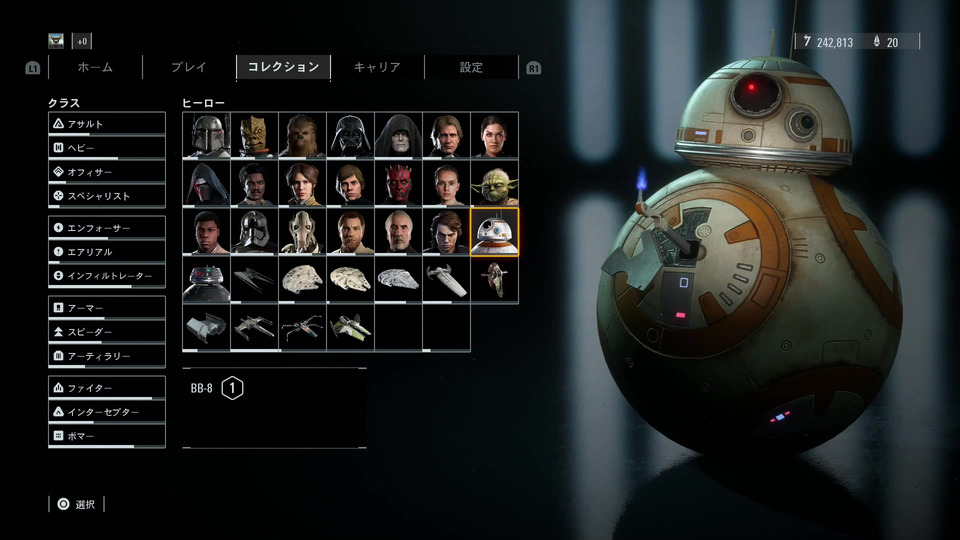Select the ヘビー class entry
The width and height of the screenshot is (960, 540).
107,148
